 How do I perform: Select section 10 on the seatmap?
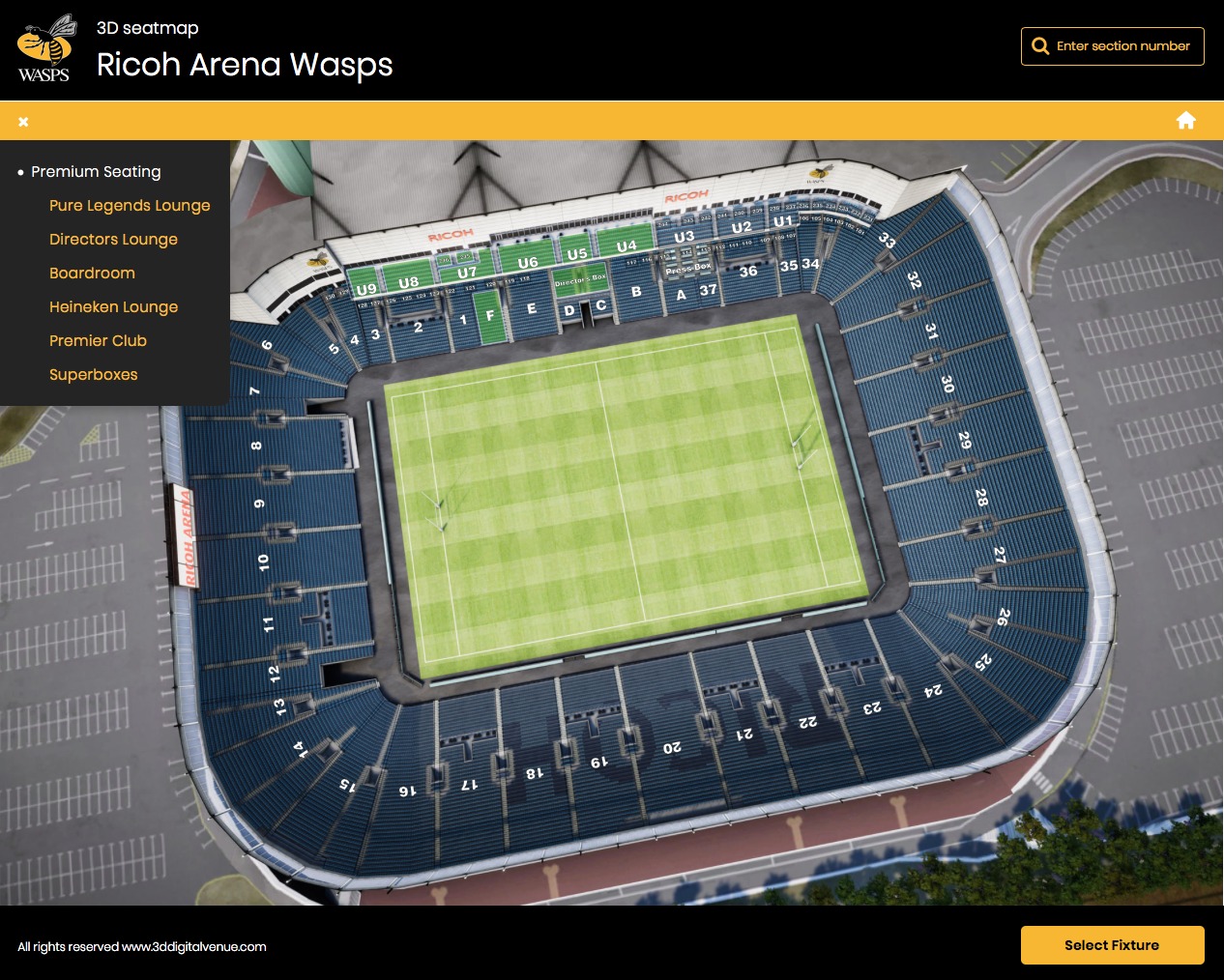(264, 562)
